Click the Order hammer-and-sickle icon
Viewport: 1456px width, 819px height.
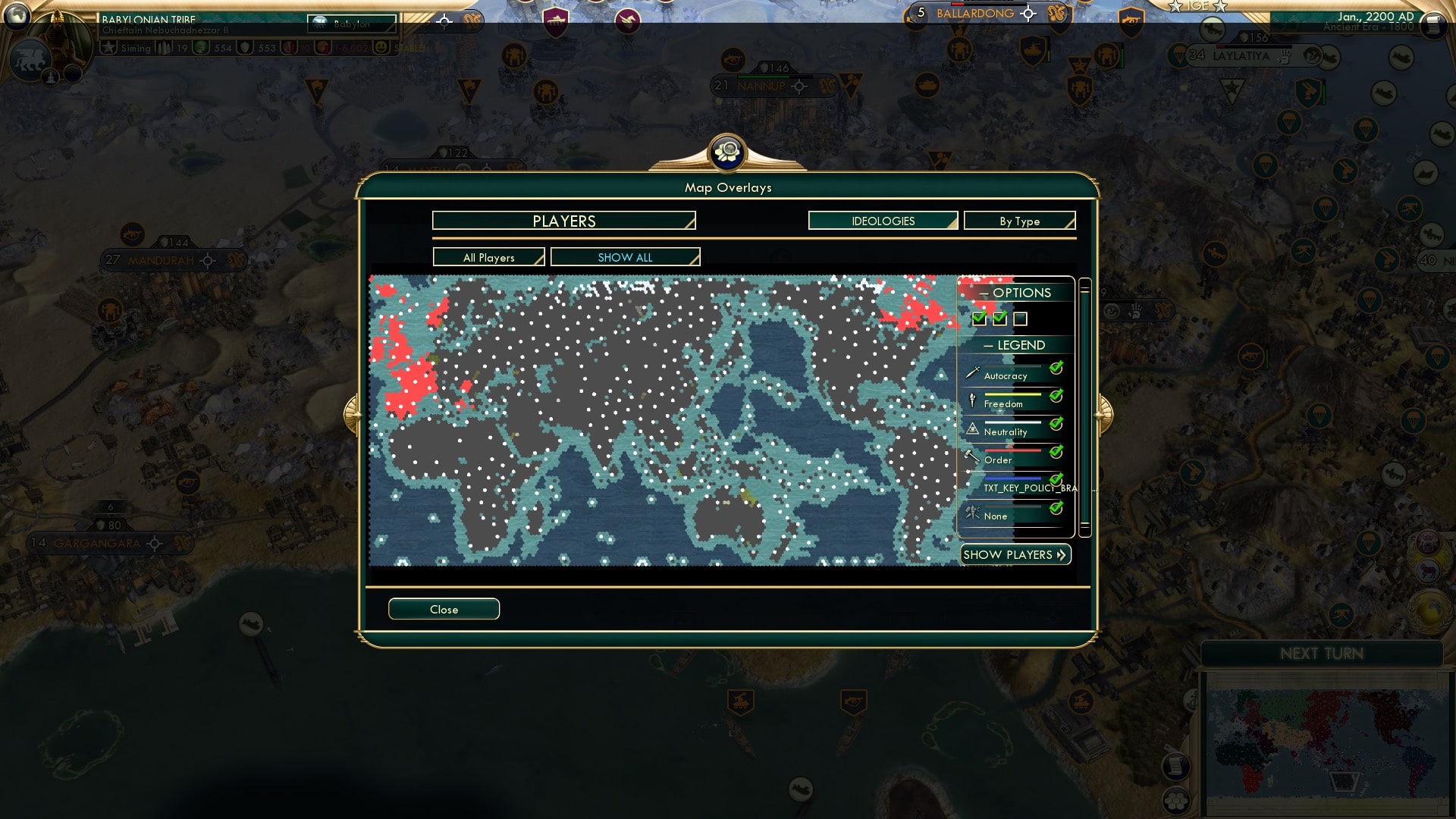click(x=971, y=457)
